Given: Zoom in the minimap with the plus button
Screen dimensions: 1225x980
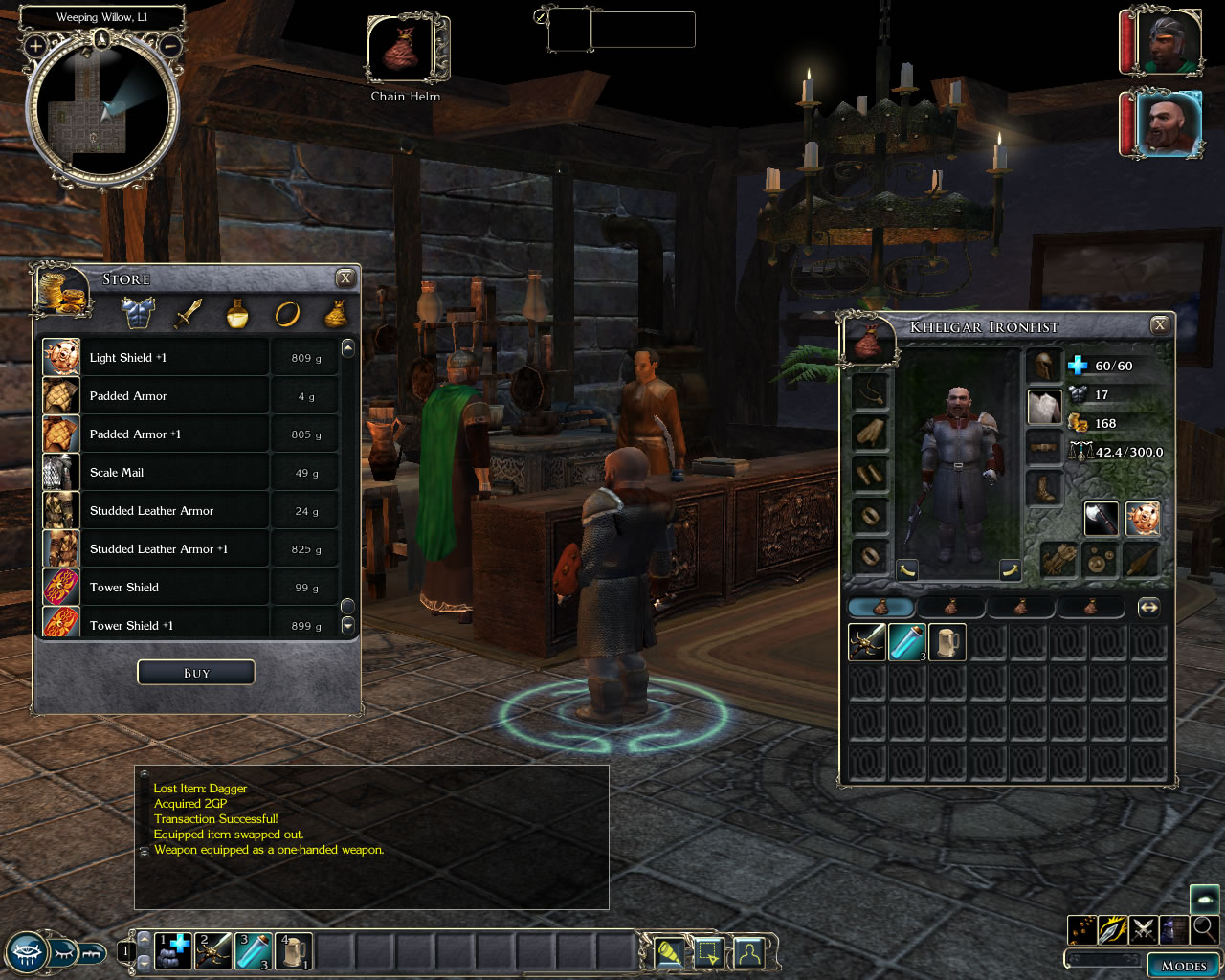Looking at the screenshot, I should pos(35,45).
